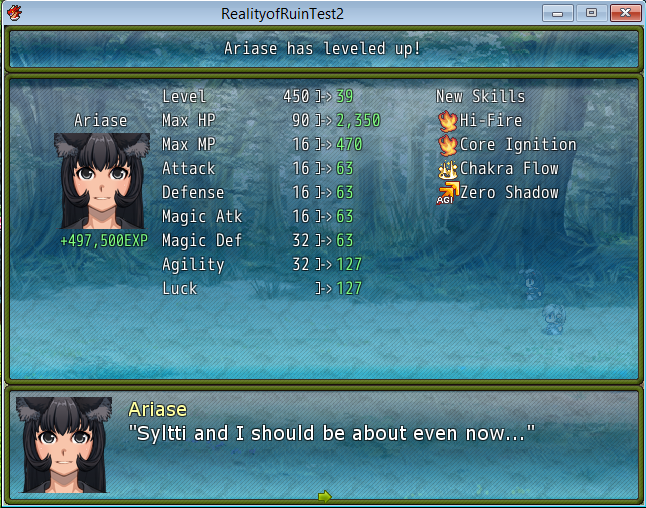Screen dimensions: 646x508
Task: Minimize the game window
Action: (x=557, y=13)
